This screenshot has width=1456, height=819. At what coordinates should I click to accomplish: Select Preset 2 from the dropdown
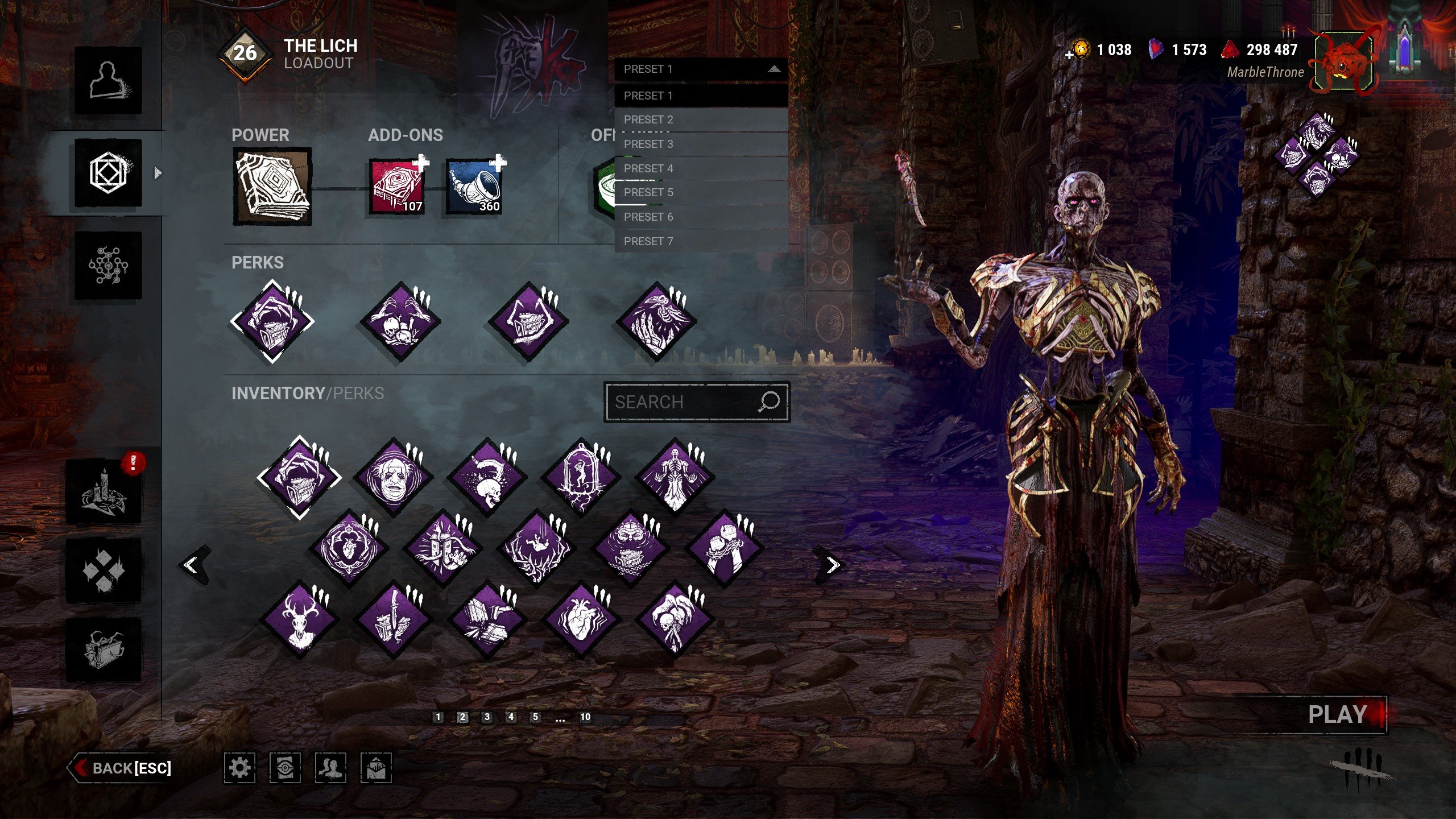[x=701, y=120]
